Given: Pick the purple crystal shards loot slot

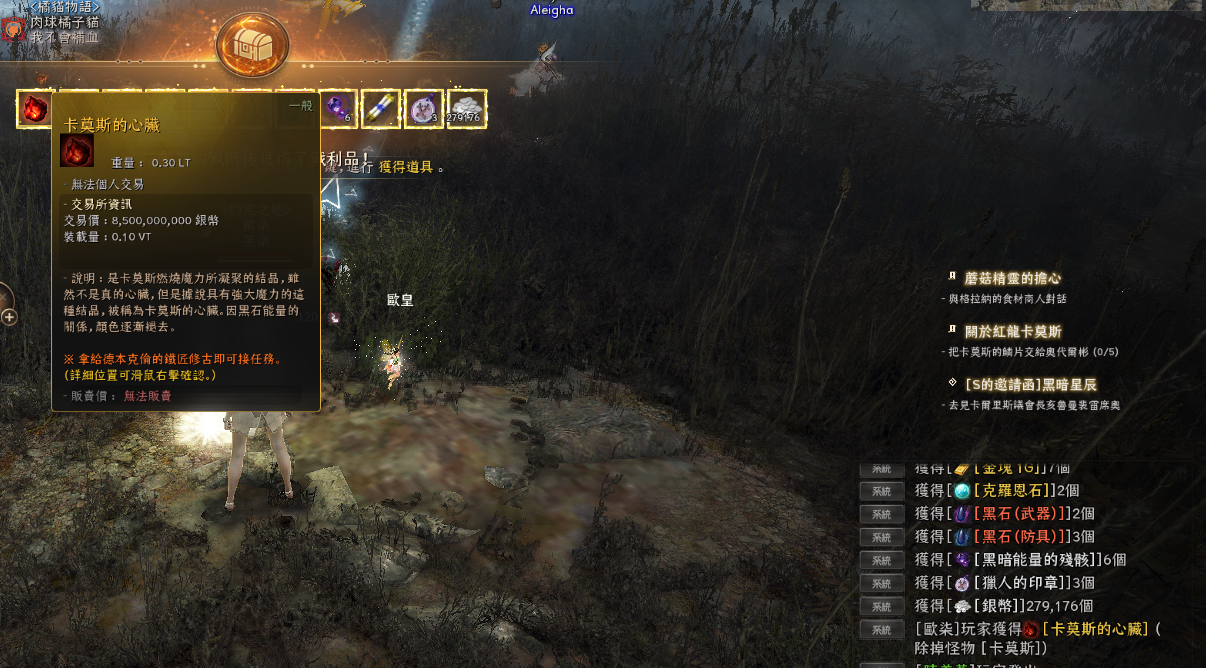Looking at the screenshot, I should point(338,109).
